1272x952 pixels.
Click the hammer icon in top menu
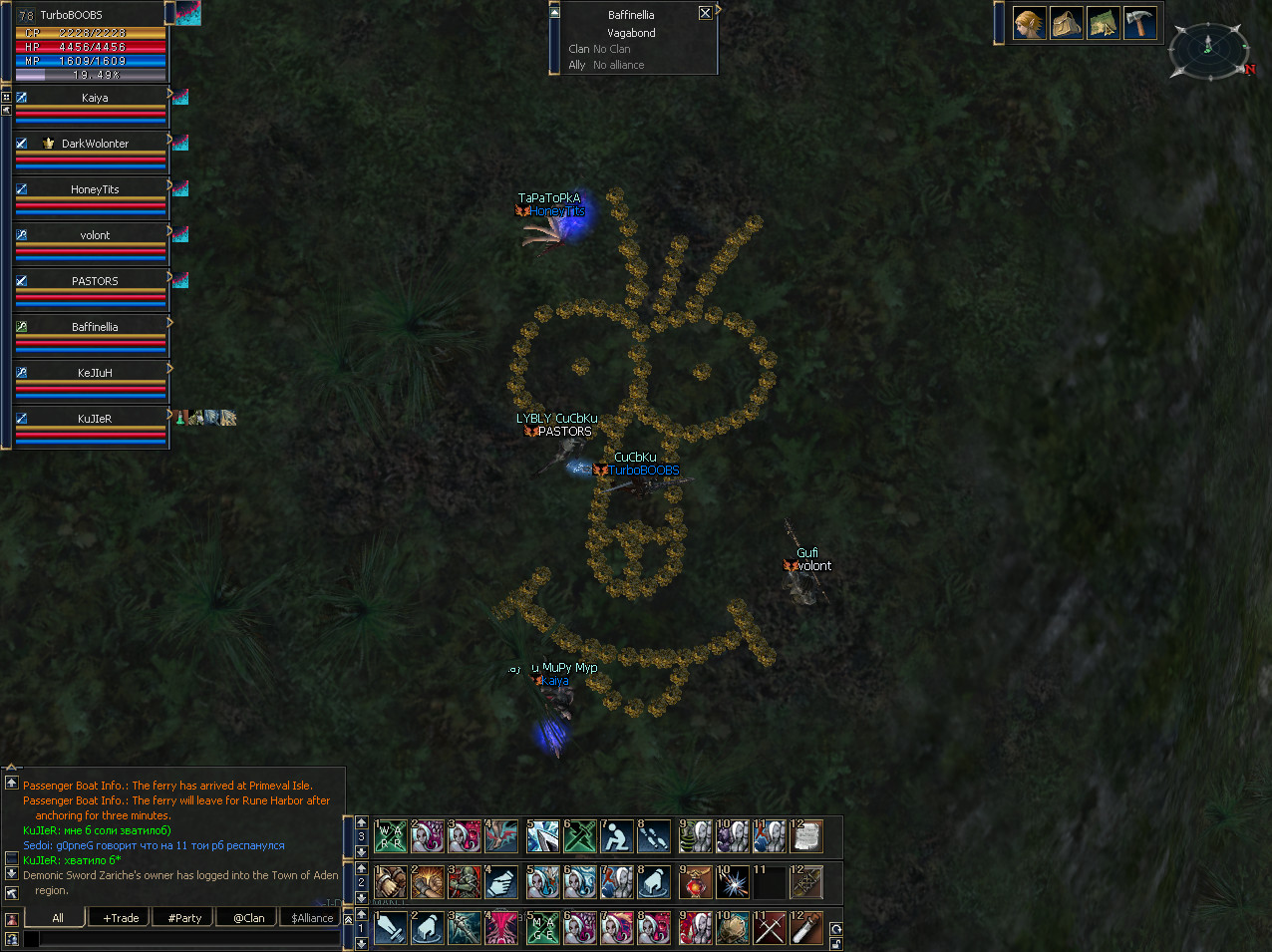[1139, 23]
